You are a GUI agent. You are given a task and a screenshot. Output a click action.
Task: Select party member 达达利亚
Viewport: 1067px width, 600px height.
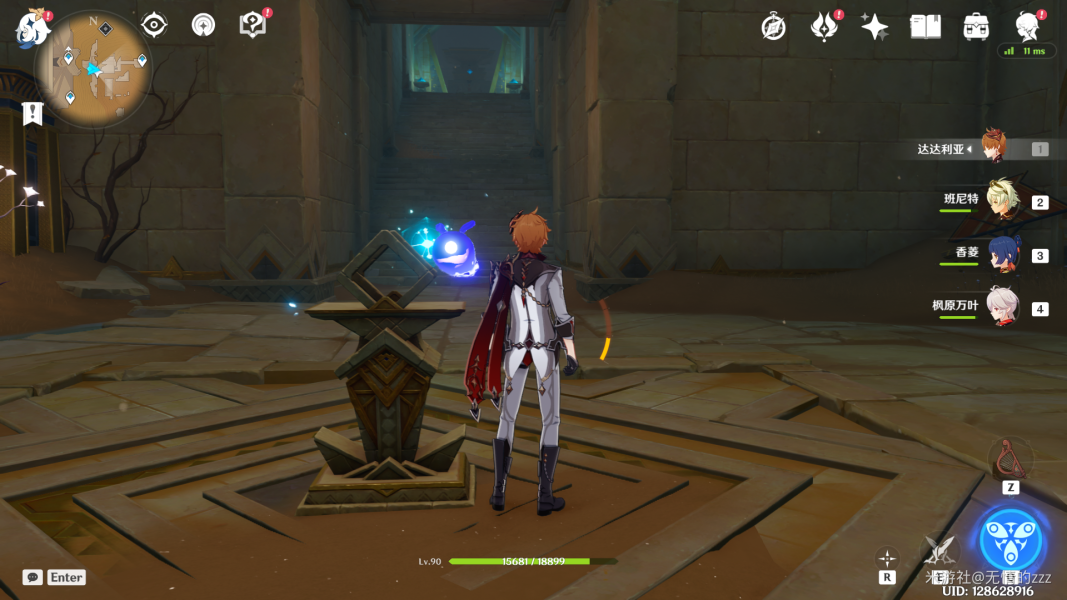pyautogui.click(x=992, y=148)
